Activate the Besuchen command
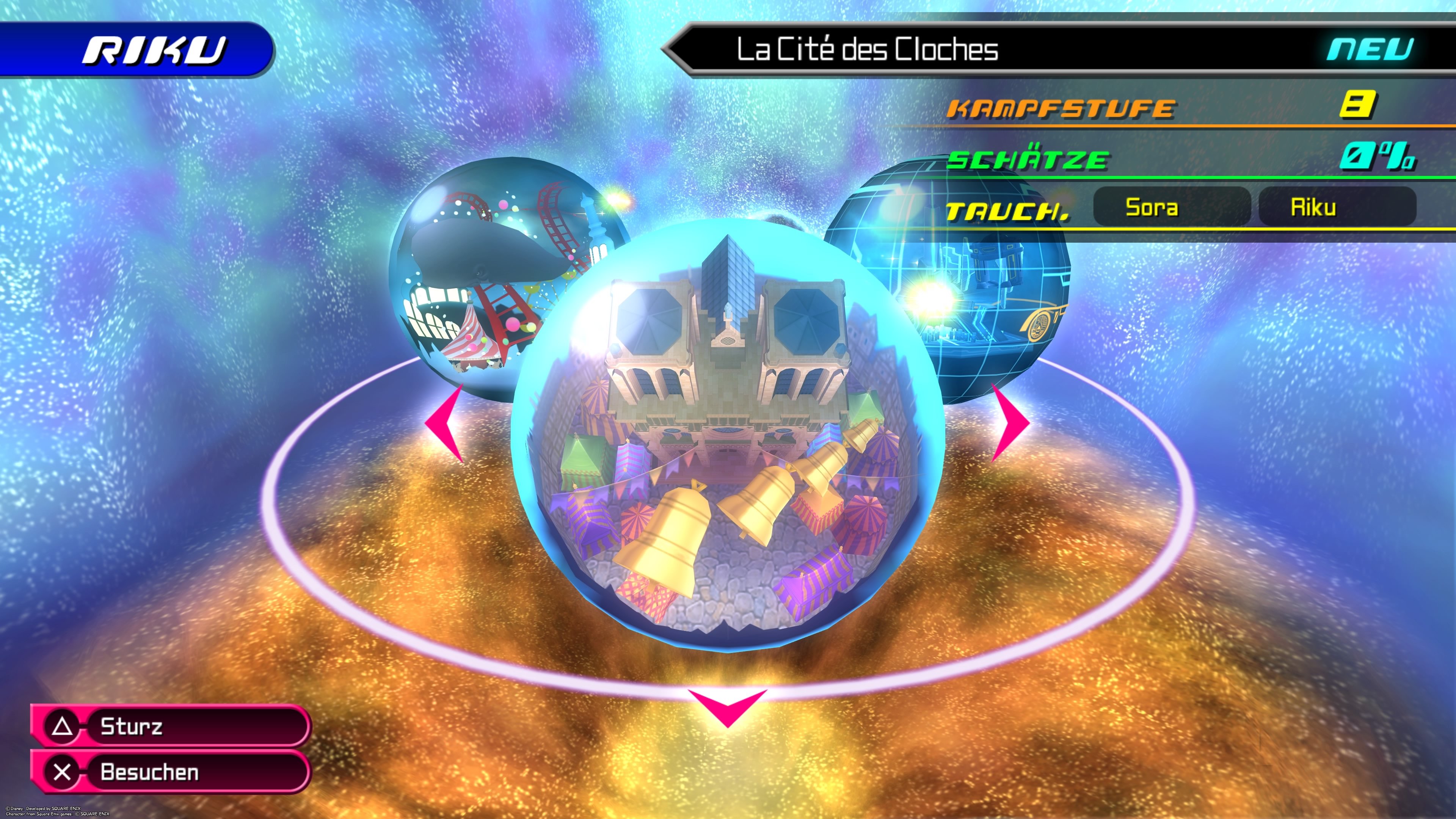 pyautogui.click(x=150, y=772)
